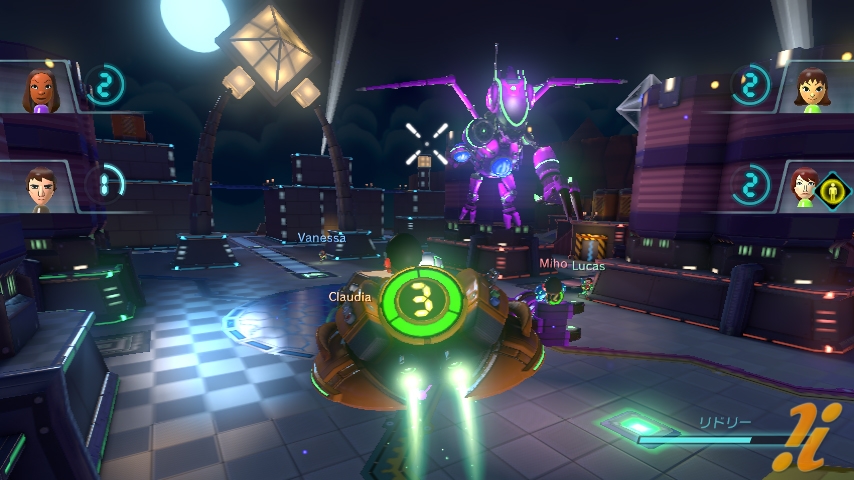Select the red-haired Mii player portrait
854x480 pixels.
(803, 186)
